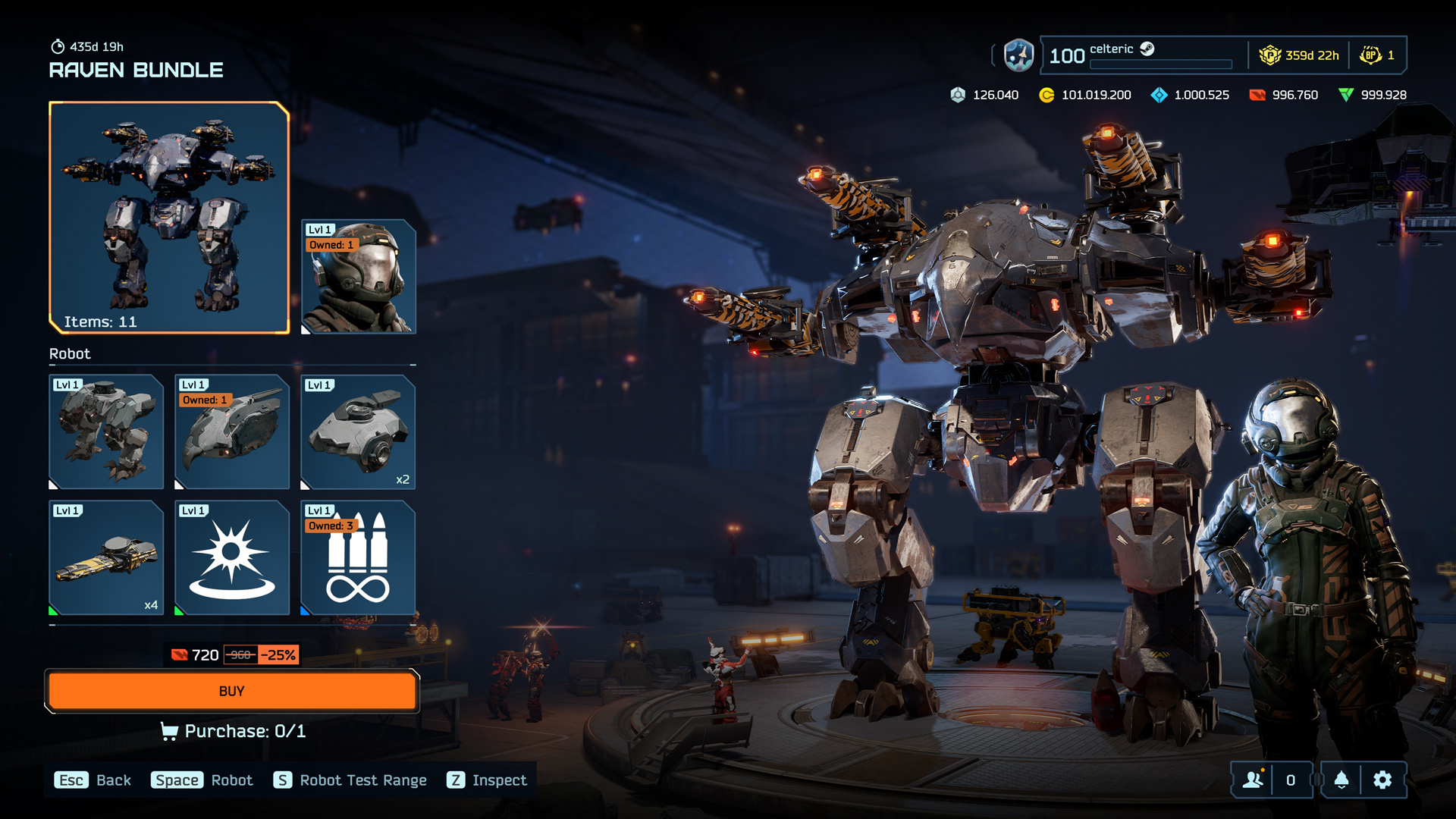Open the notifications bell
The image size is (1456, 819).
(1341, 780)
